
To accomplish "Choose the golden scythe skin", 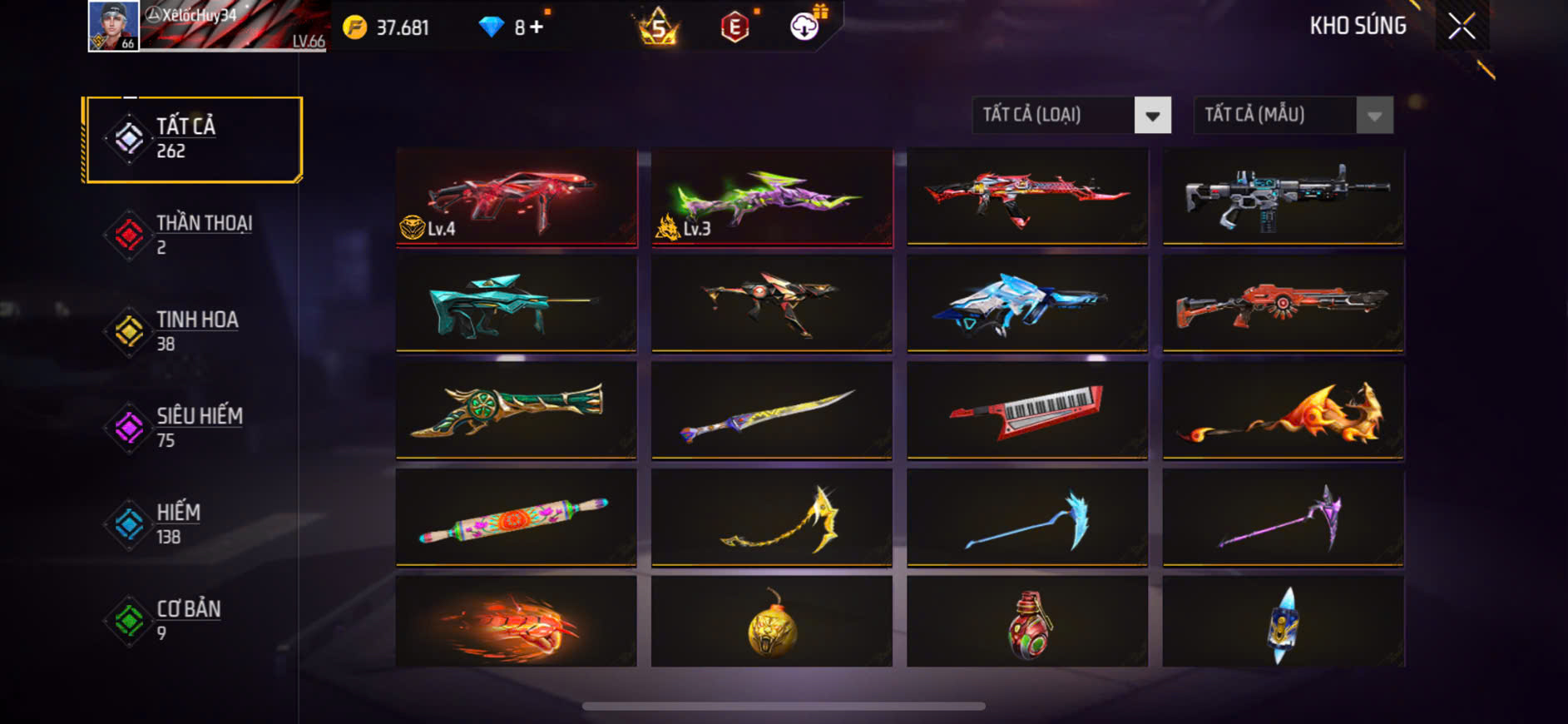I will [772, 518].
